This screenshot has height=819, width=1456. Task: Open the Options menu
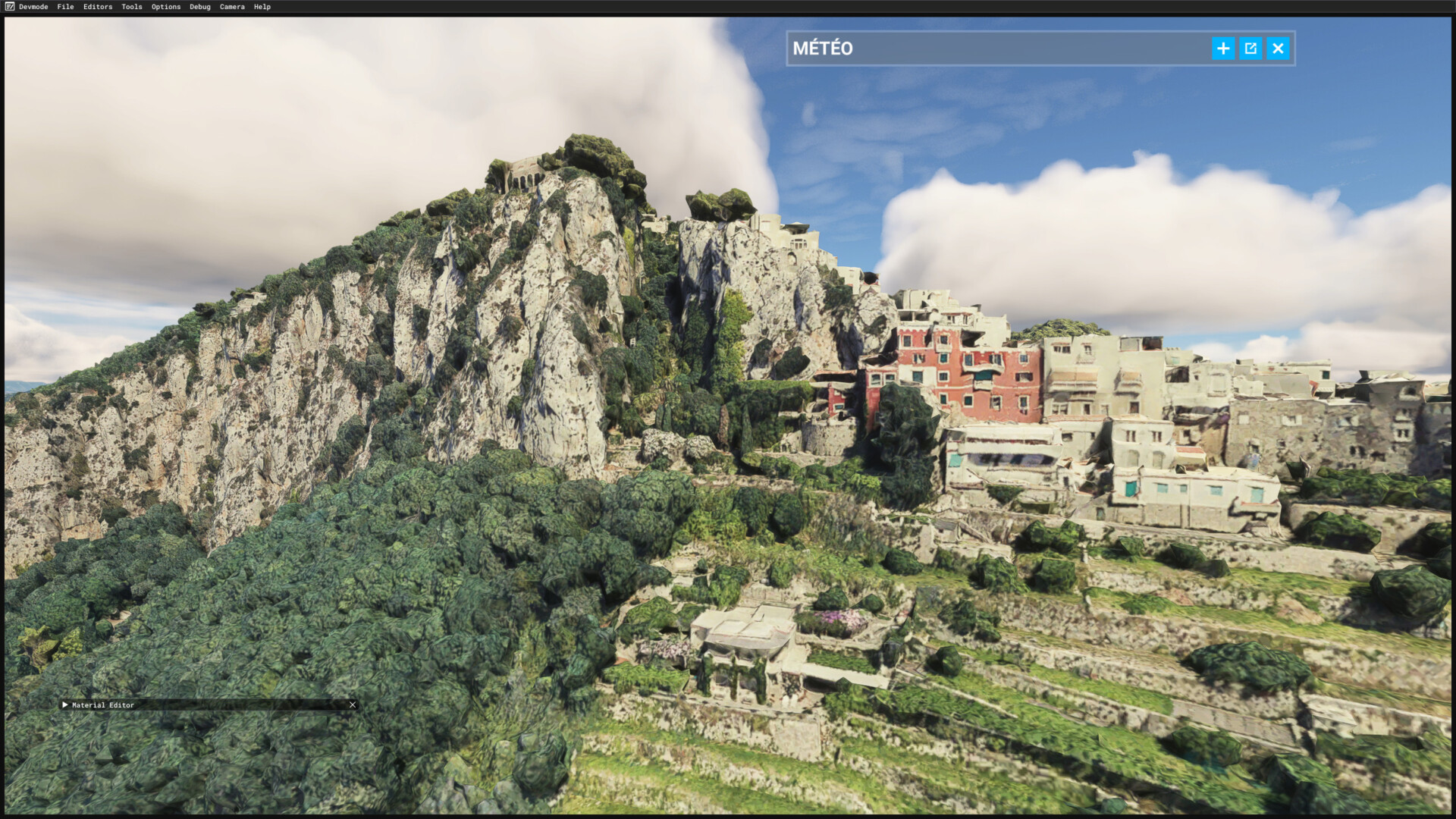(x=166, y=7)
